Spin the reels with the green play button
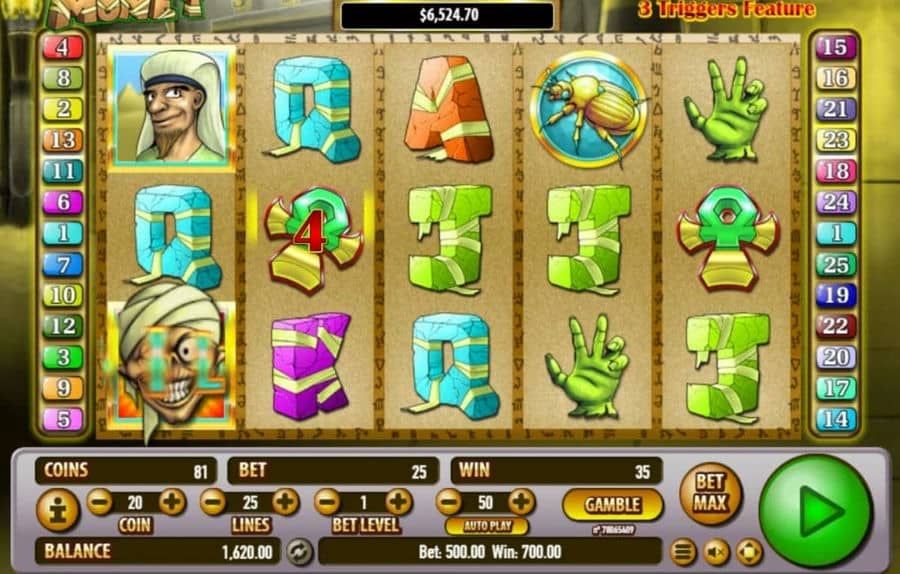The width and height of the screenshot is (900, 574). [815, 510]
